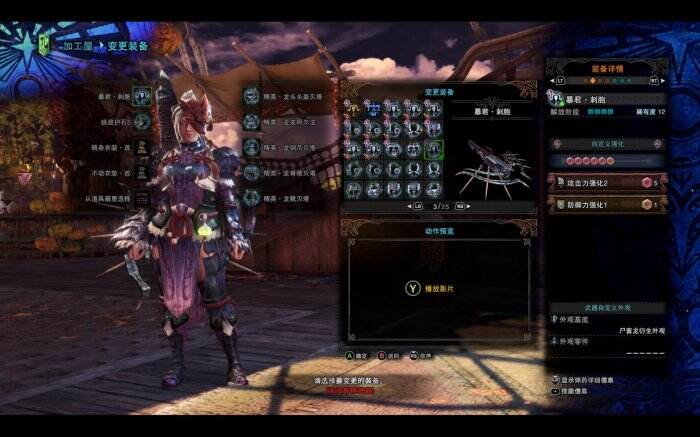Select the head armor slot on the right column
This screenshot has width=700, height=437.
tap(252, 97)
